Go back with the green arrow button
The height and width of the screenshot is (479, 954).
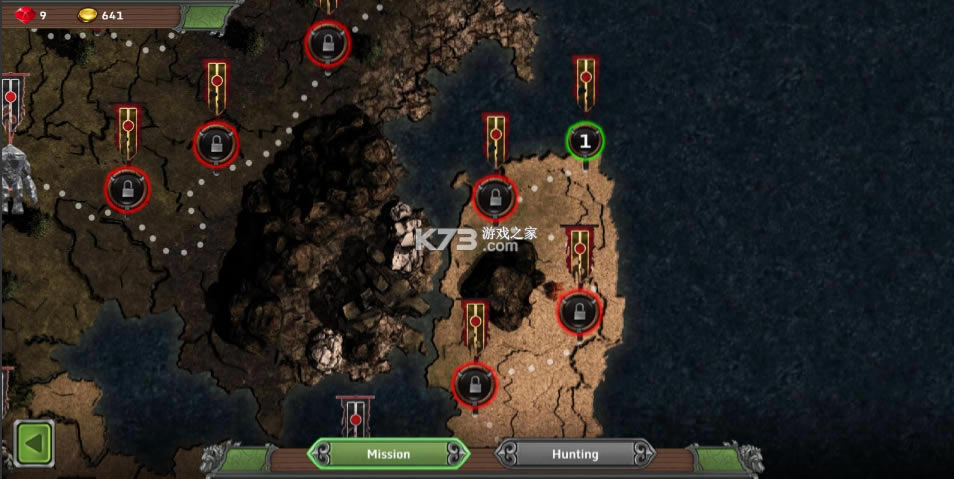click(34, 443)
